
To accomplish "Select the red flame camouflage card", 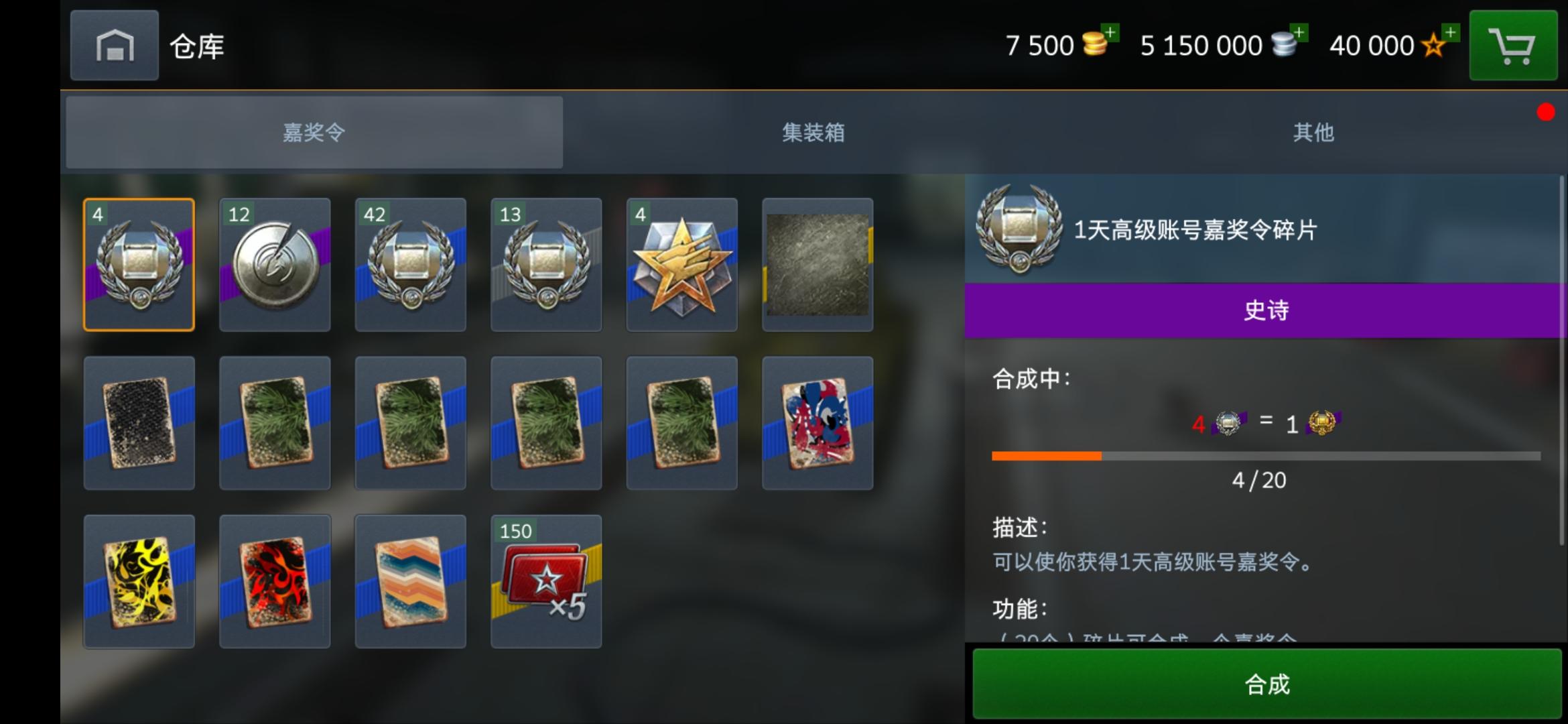I will pyautogui.click(x=275, y=581).
